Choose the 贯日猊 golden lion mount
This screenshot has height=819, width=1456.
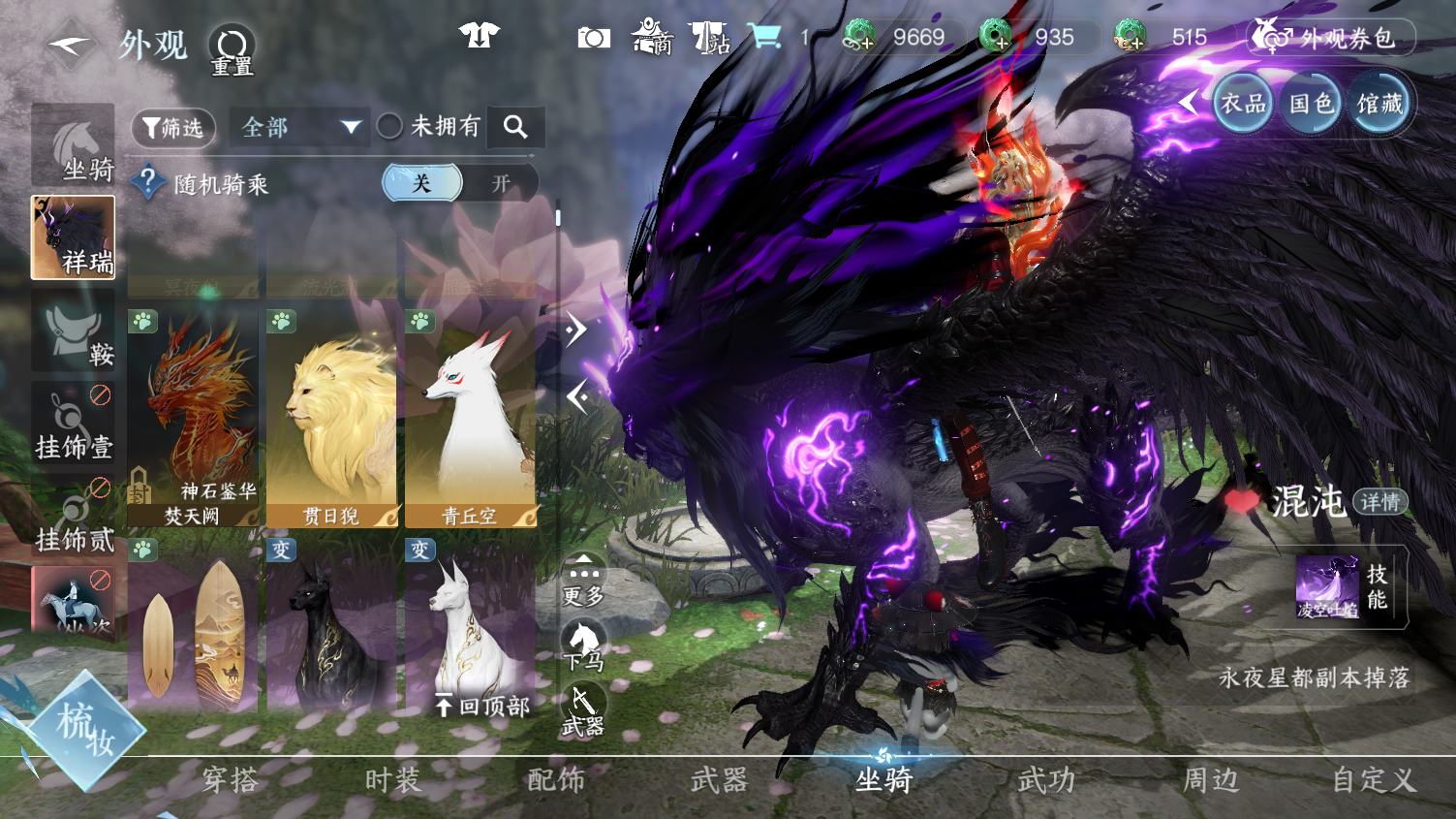(331, 419)
